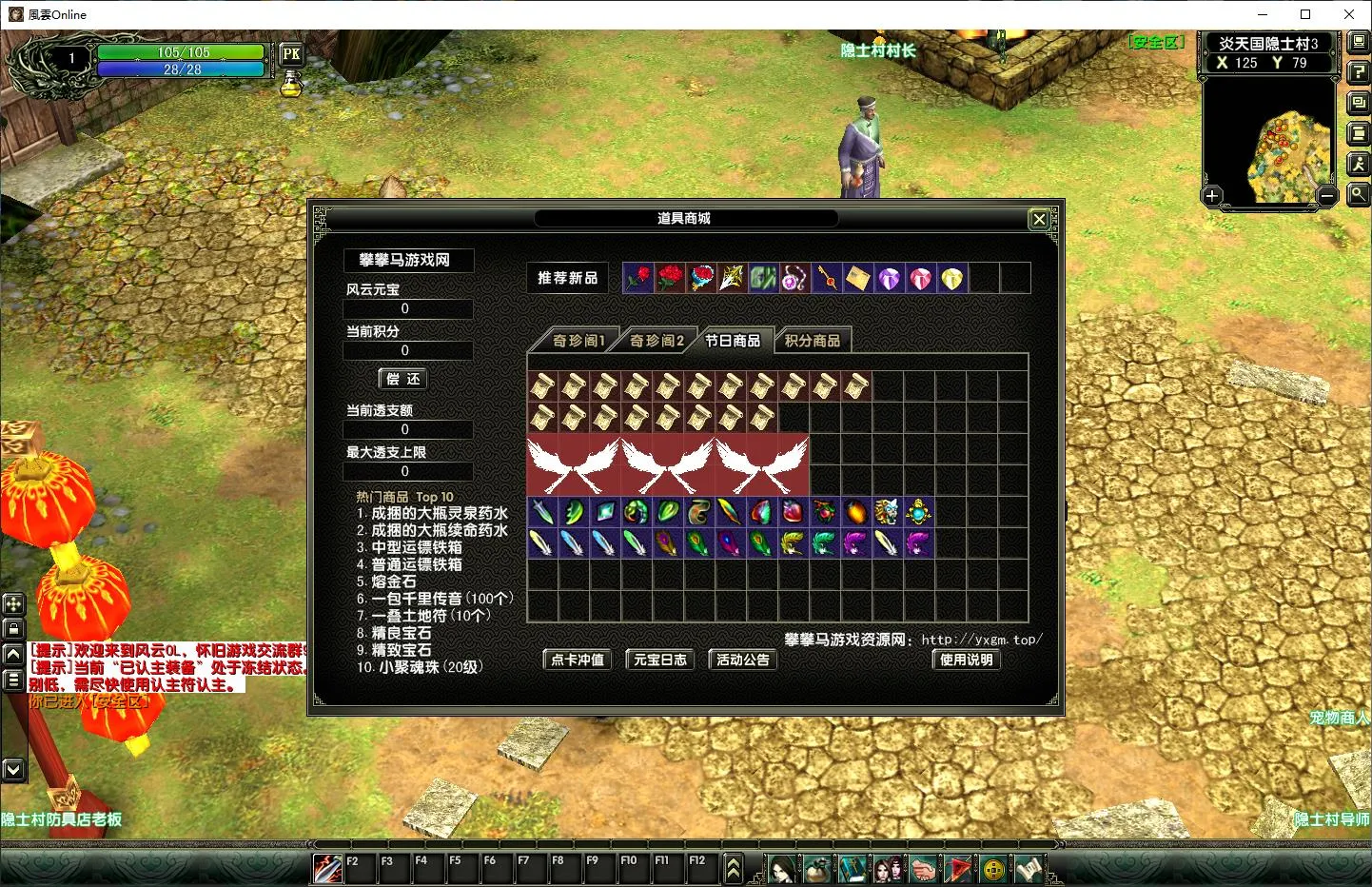Click the 偿还 repay button
This screenshot has height=887, width=1372.
coord(403,379)
